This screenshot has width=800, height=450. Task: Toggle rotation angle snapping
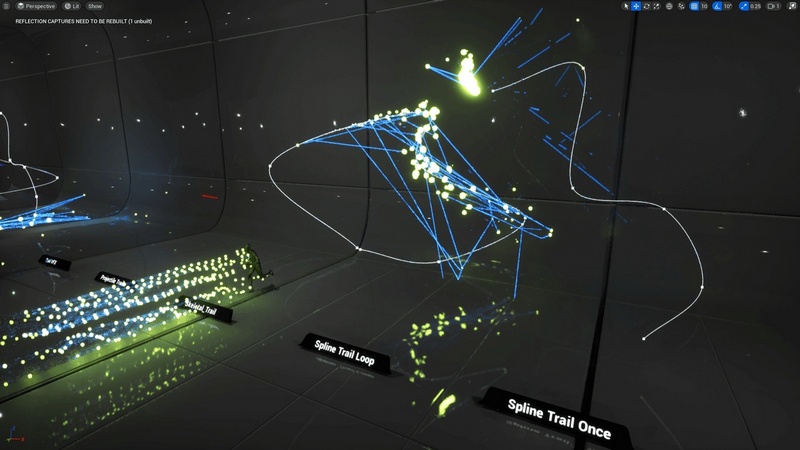(x=716, y=6)
